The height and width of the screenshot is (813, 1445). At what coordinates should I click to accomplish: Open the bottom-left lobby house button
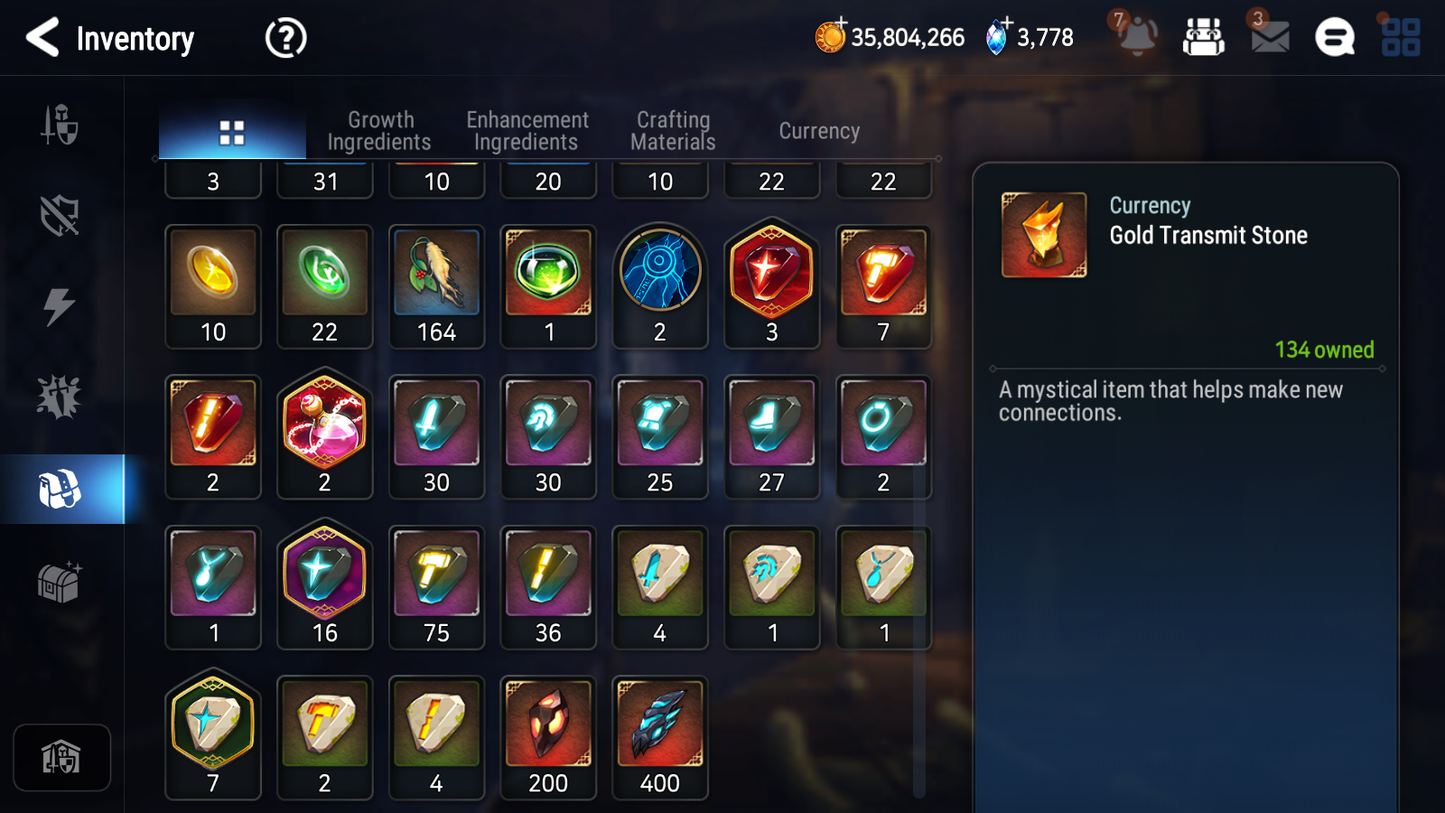62,757
